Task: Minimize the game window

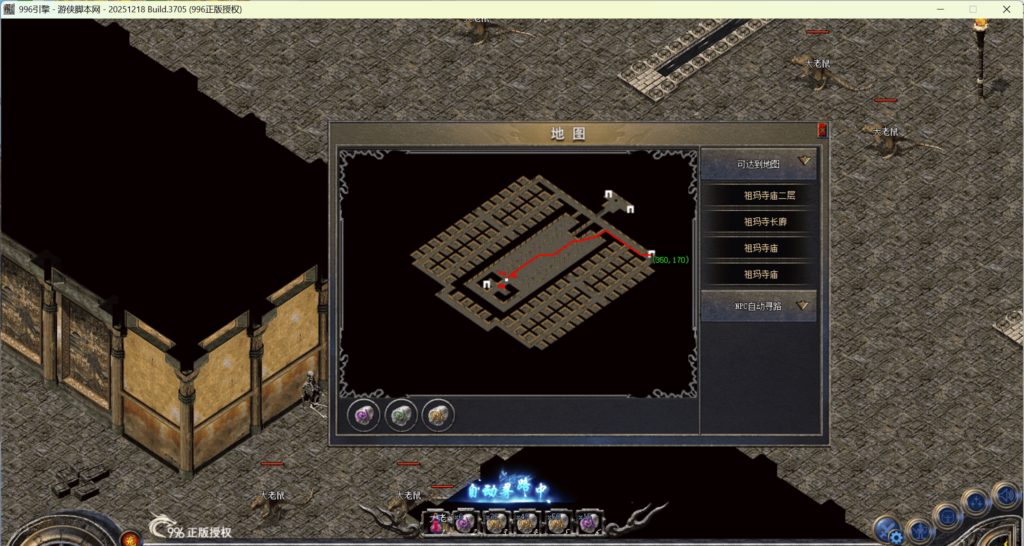Action: click(x=938, y=9)
